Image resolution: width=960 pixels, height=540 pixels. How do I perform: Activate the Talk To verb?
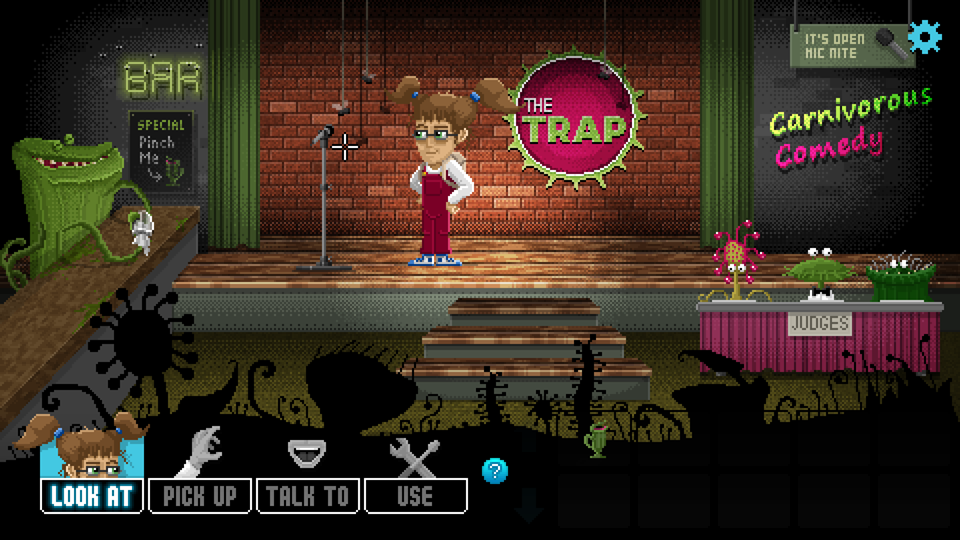[x=308, y=495]
